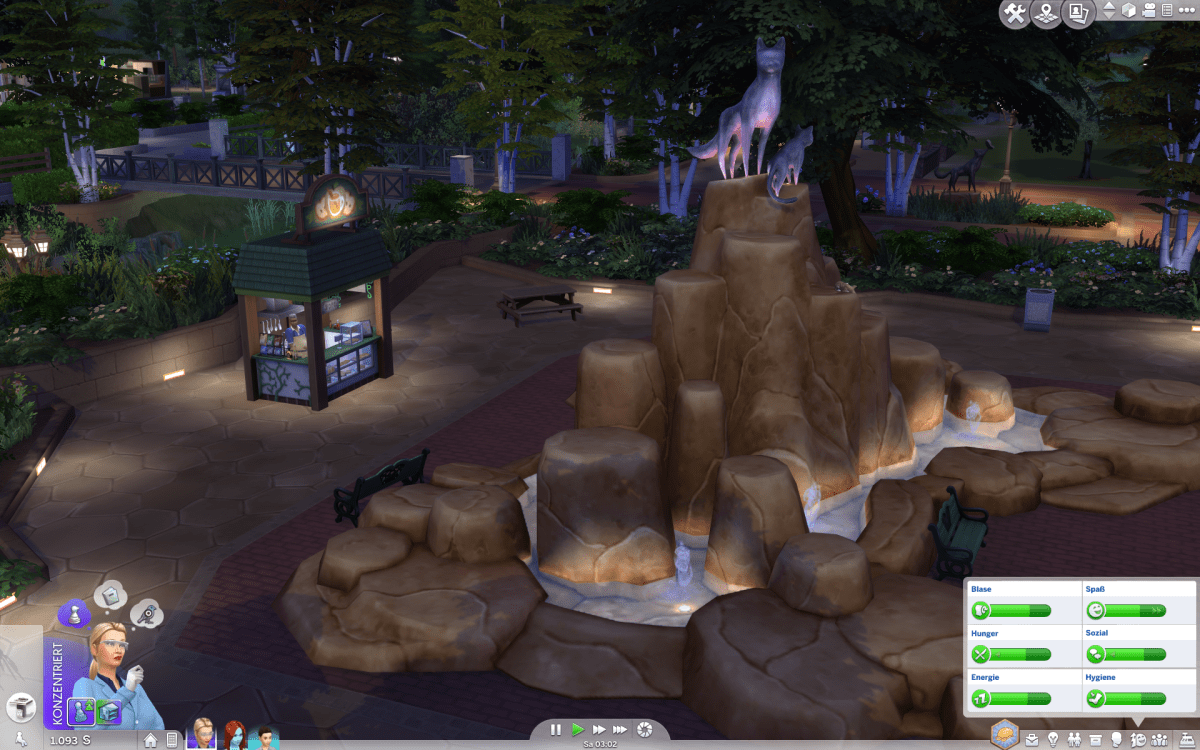Pause the game
This screenshot has height=750, width=1200.
[556, 730]
